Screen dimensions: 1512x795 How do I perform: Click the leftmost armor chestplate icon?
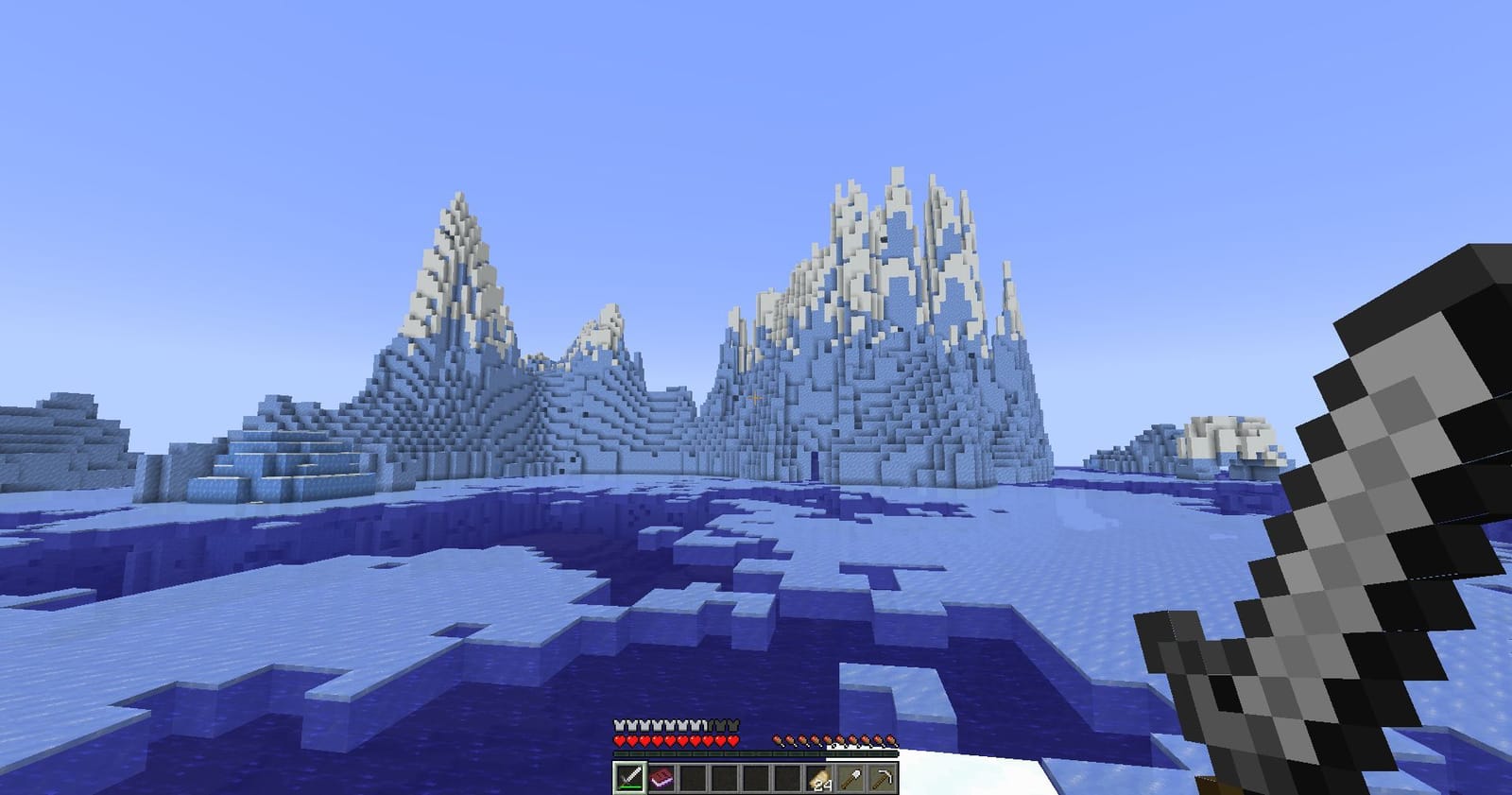[620, 725]
